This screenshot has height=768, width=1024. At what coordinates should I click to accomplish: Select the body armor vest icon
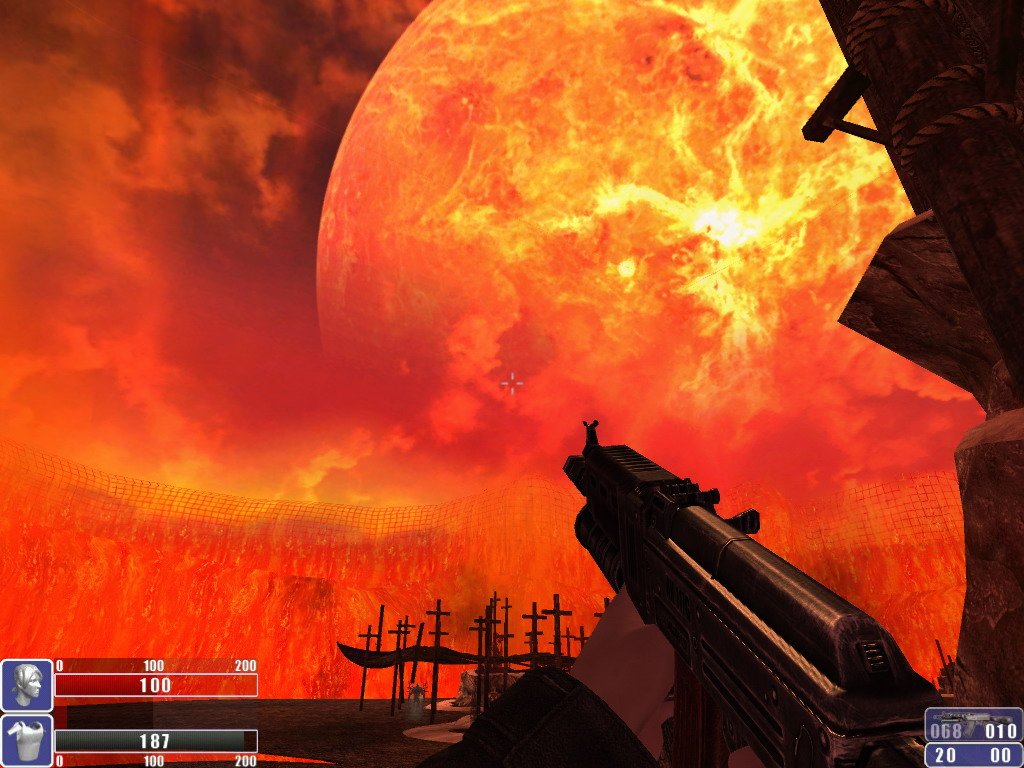[x=26, y=740]
